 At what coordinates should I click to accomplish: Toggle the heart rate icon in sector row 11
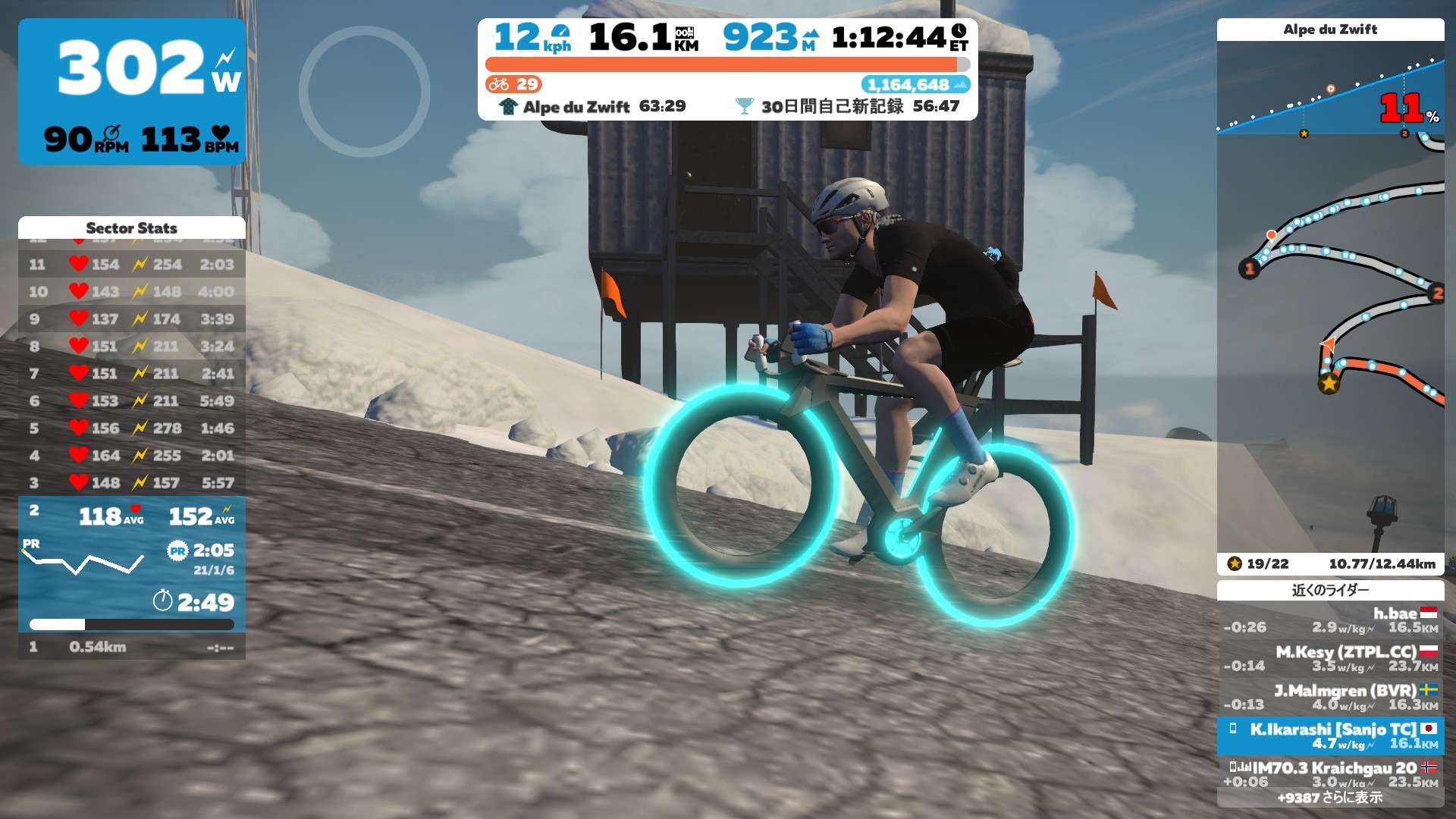click(x=78, y=265)
